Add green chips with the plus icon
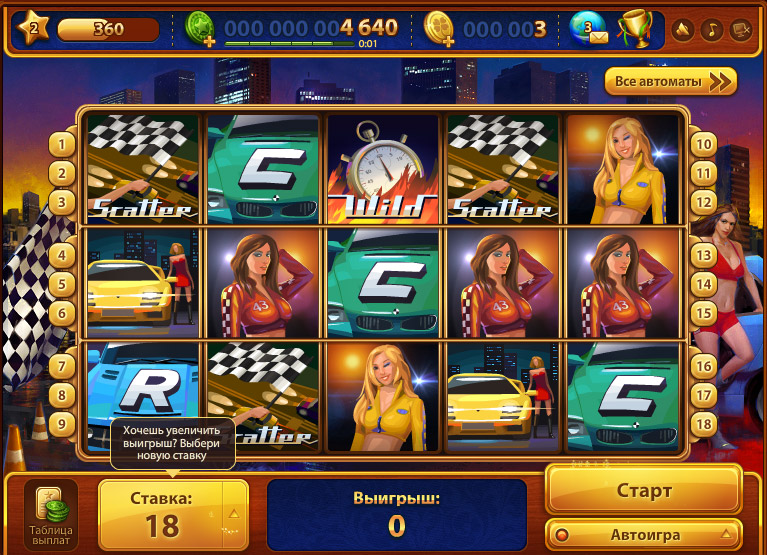The height and width of the screenshot is (555, 767). [x=202, y=29]
